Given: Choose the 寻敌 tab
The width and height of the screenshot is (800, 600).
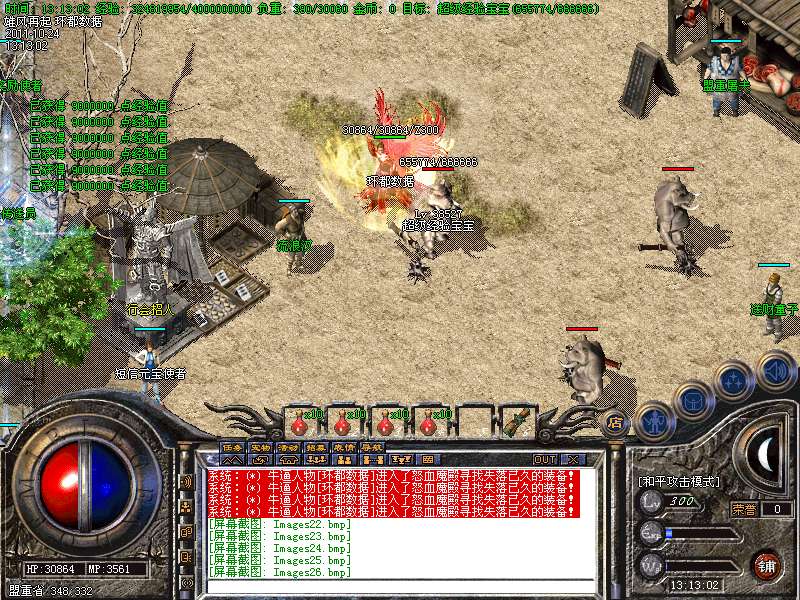Looking at the screenshot, I should pyautogui.click(x=372, y=447).
